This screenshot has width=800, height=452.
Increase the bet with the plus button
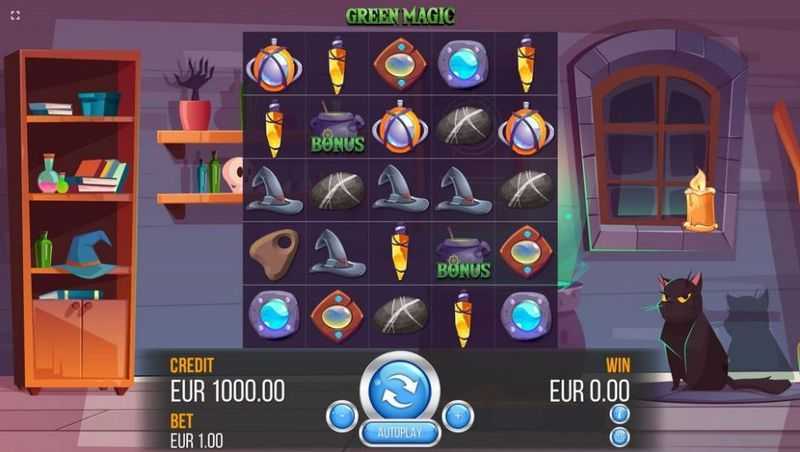tap(458, 415)
